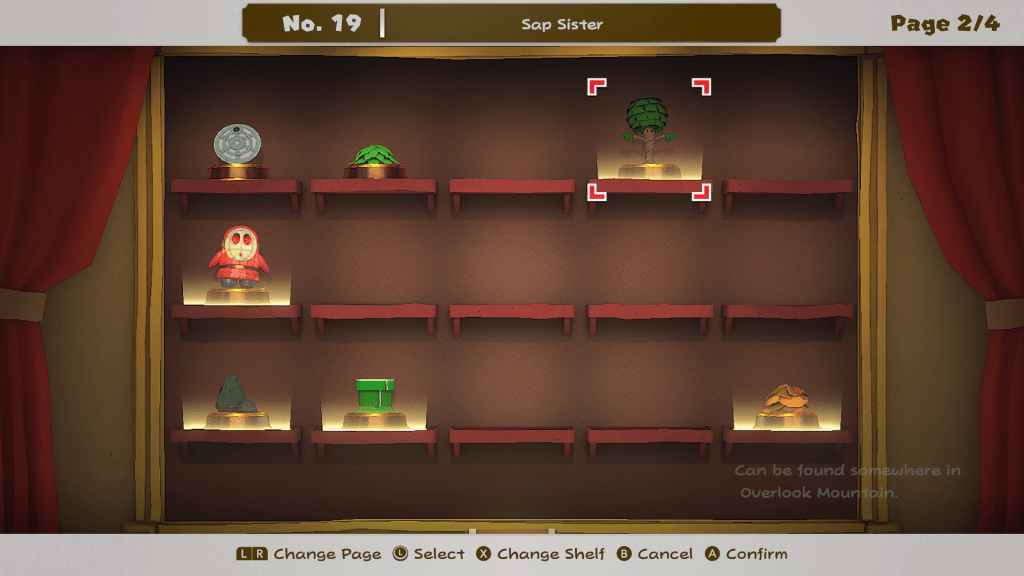Choose the dark rock trophy
This screenshot has height=576, width=1024.
point(236,395)
